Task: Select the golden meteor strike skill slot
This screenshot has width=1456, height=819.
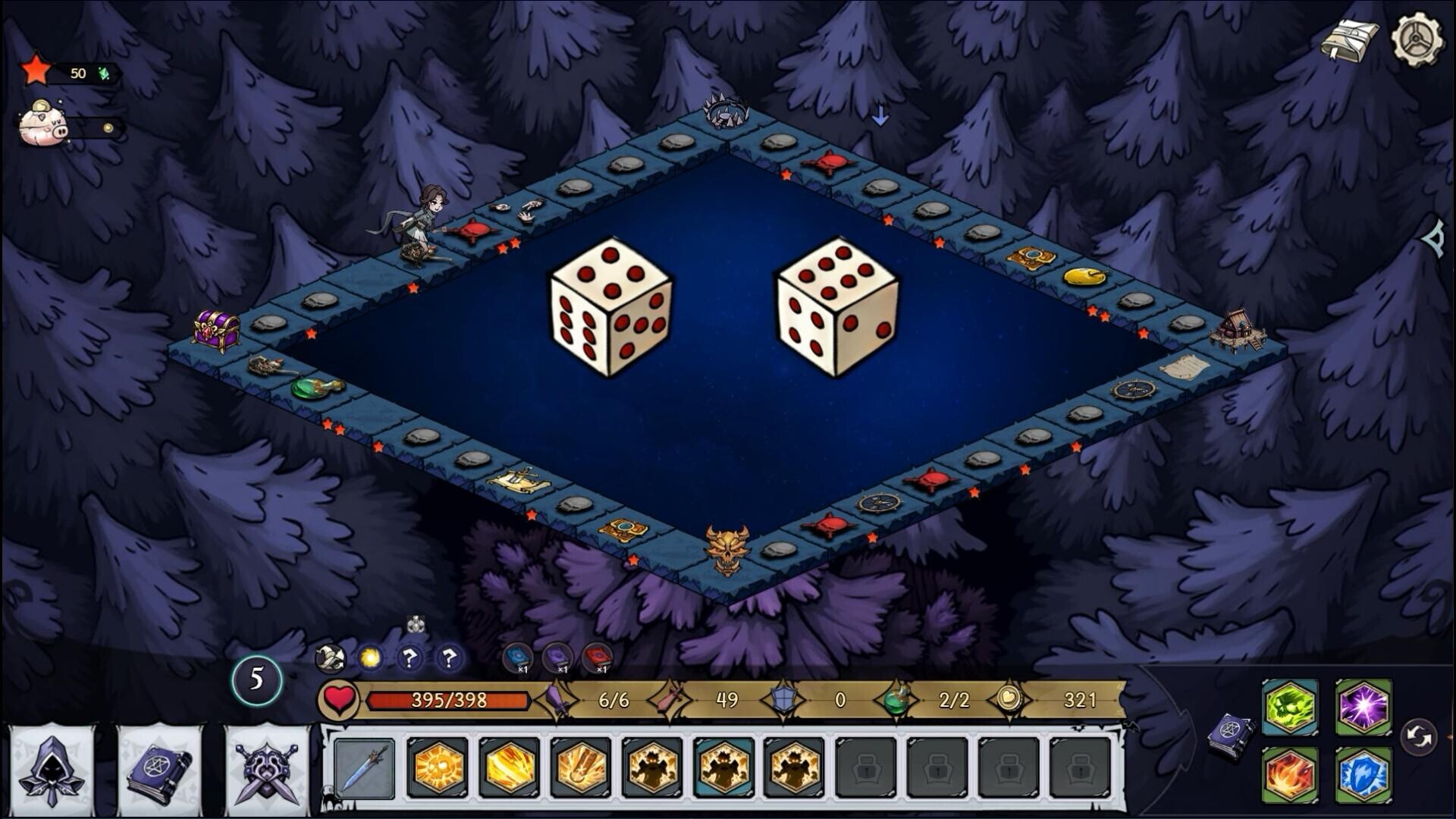Action: [581, 768]
